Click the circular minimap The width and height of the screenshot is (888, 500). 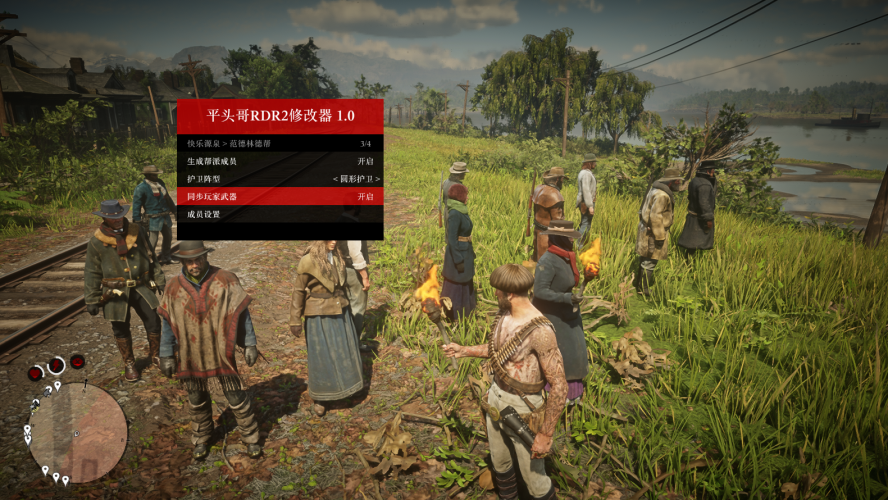[77, 432]
